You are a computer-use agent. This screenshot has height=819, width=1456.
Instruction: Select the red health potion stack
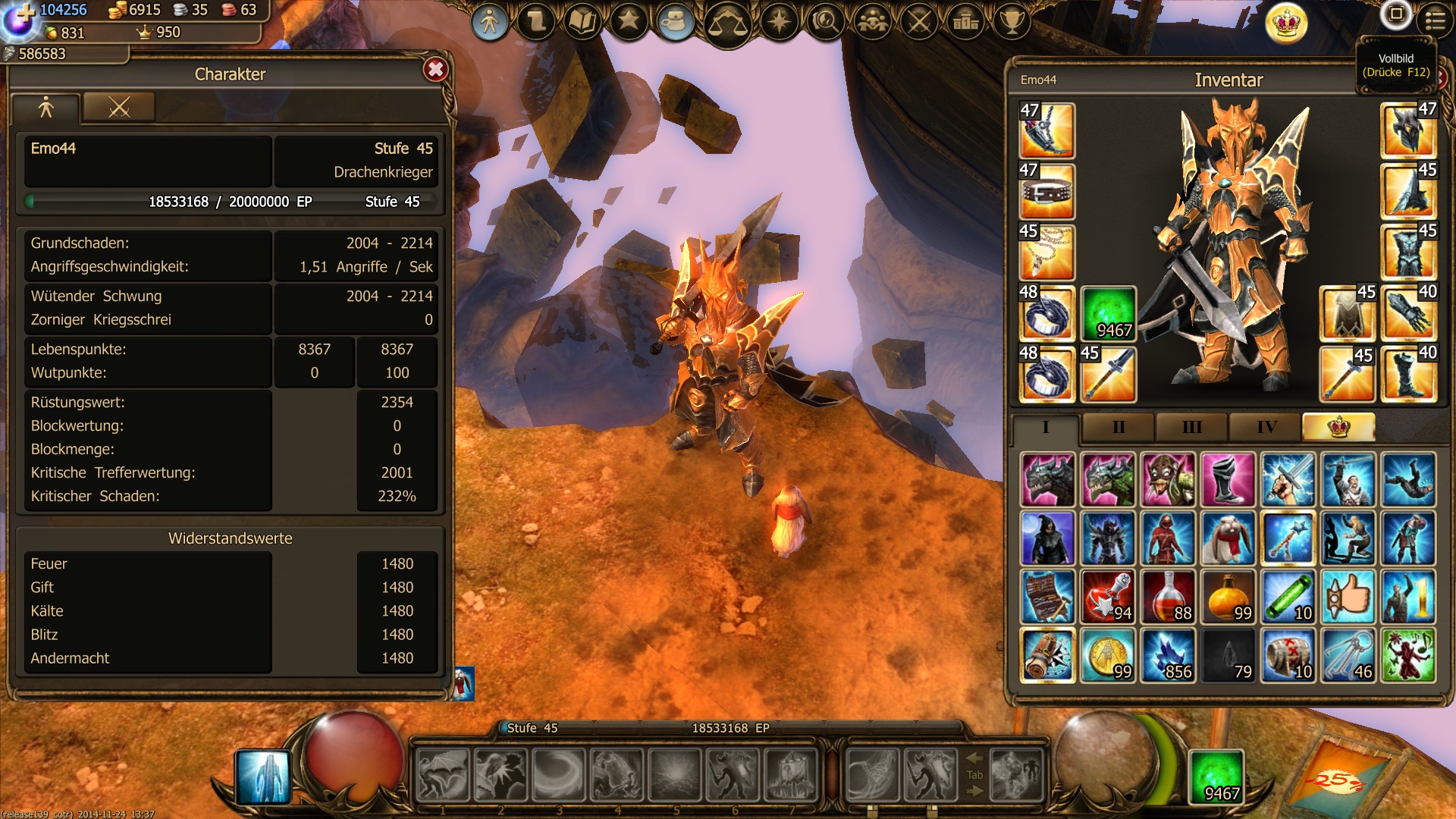click(1168, 597)
